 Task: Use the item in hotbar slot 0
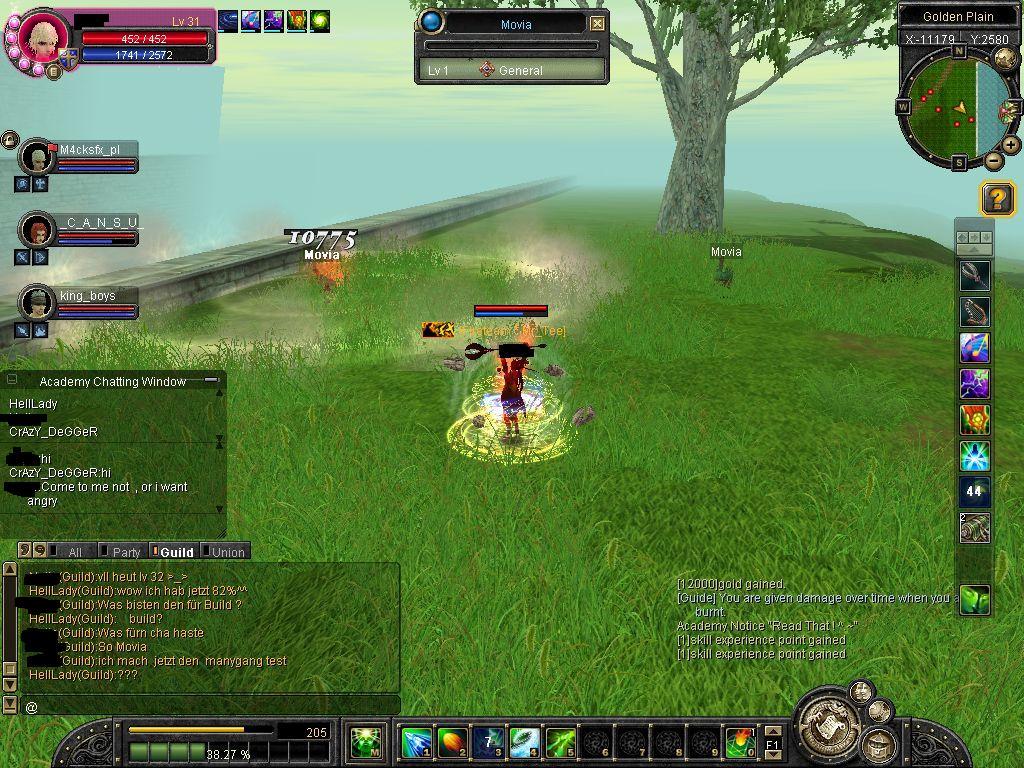tap(740, 743)
